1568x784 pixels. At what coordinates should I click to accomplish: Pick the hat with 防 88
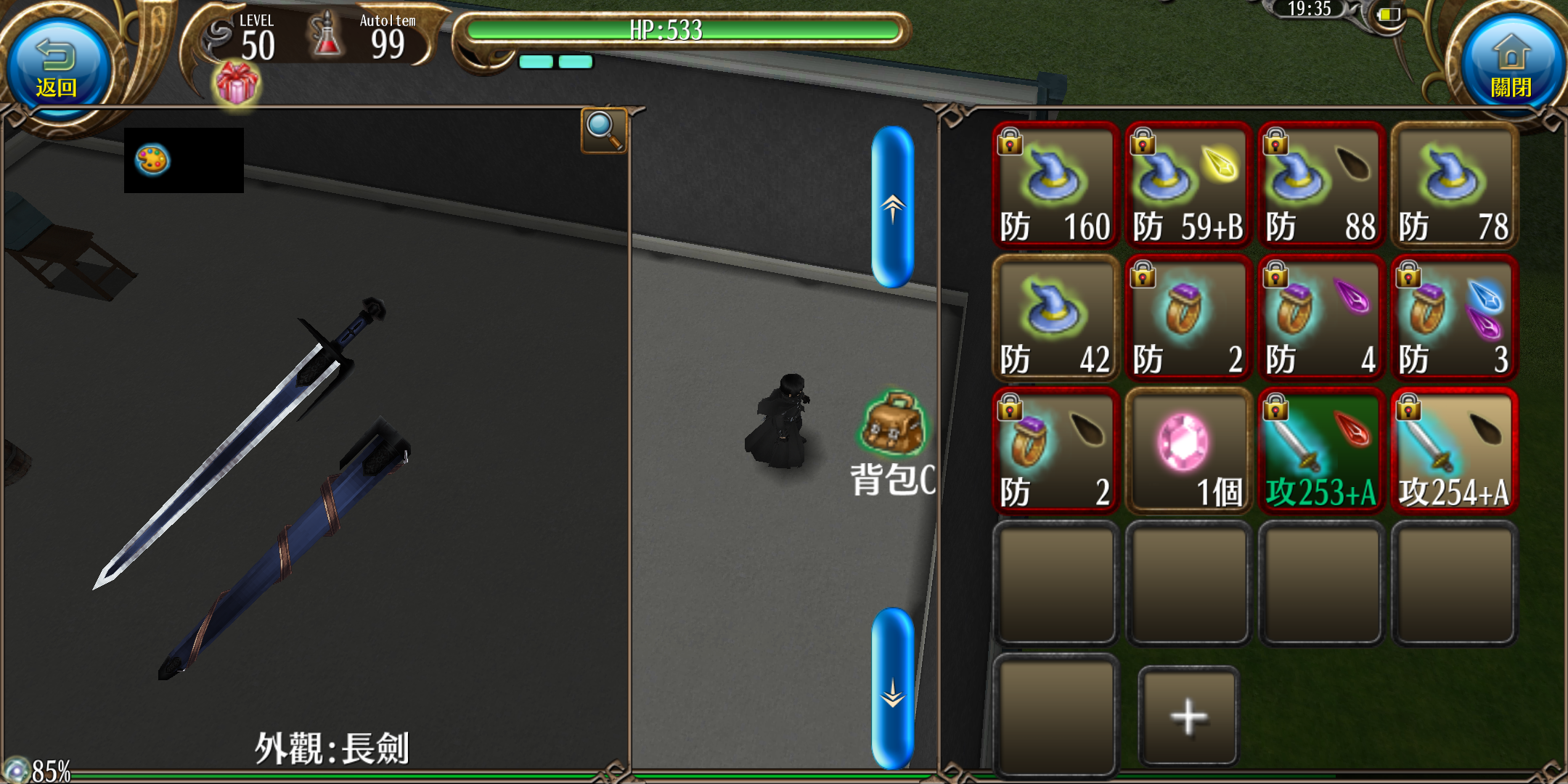pos(1320,186)
